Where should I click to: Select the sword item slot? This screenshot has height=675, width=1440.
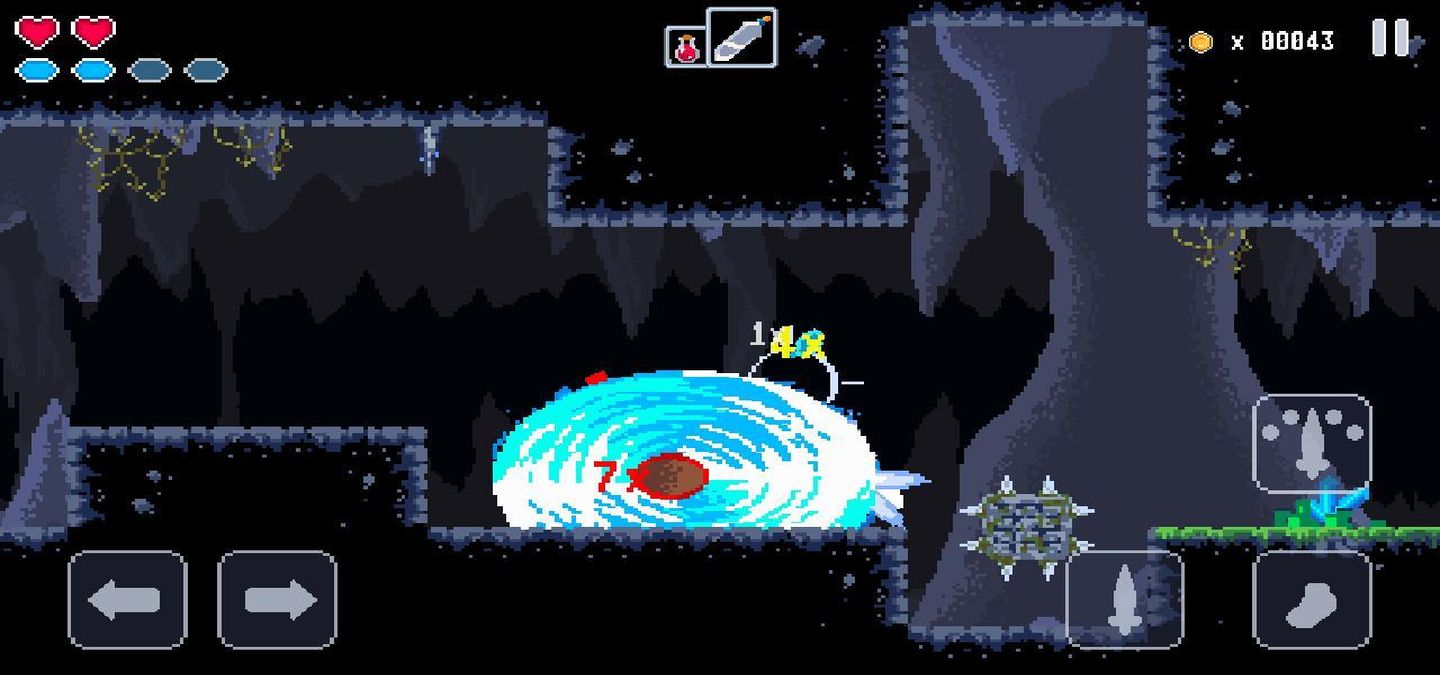coord(741,38)
